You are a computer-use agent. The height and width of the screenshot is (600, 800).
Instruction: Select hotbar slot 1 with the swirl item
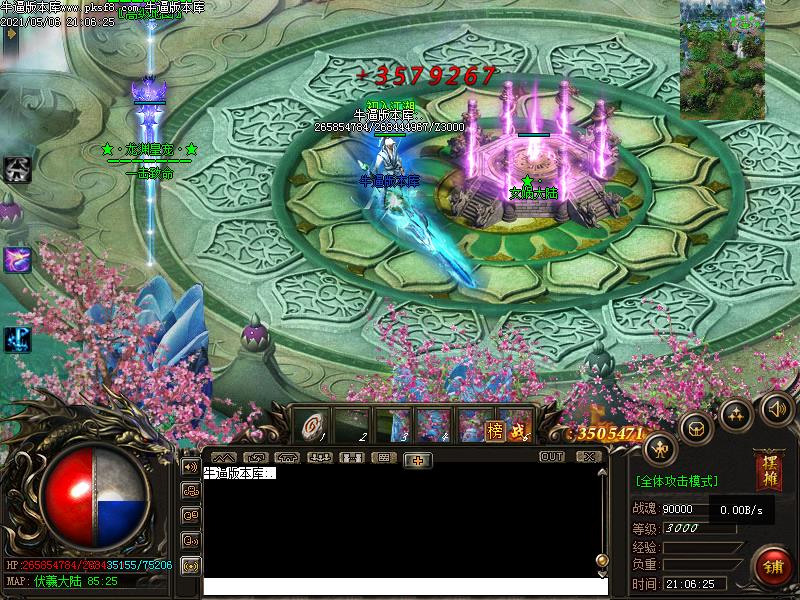[x=312, y=427]
